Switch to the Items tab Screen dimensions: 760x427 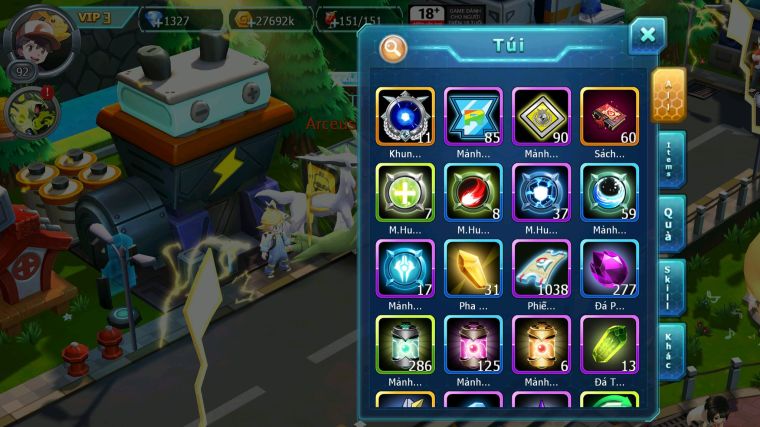coord(671,160)
